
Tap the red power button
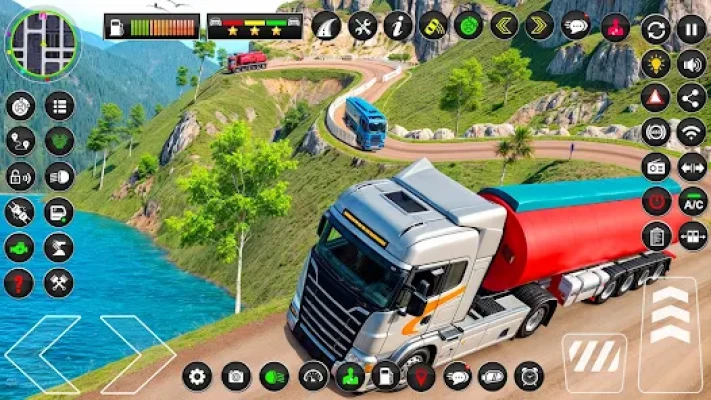(x=656, y=201)
